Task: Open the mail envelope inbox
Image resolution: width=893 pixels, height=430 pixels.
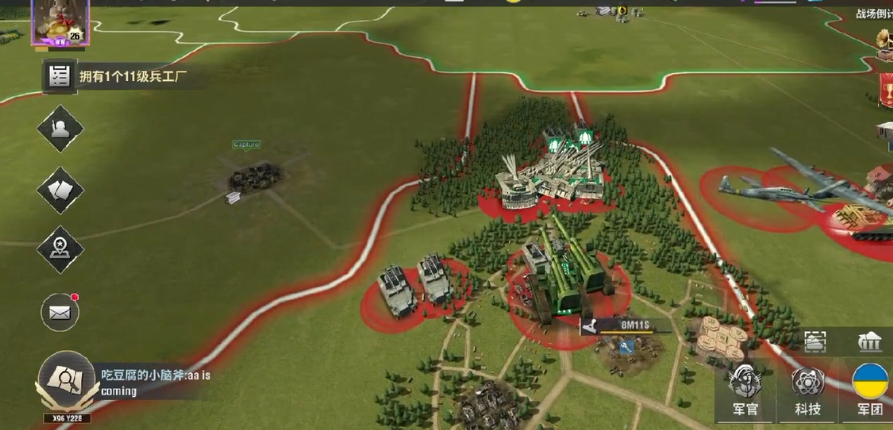Action: [x=60, y=313]
